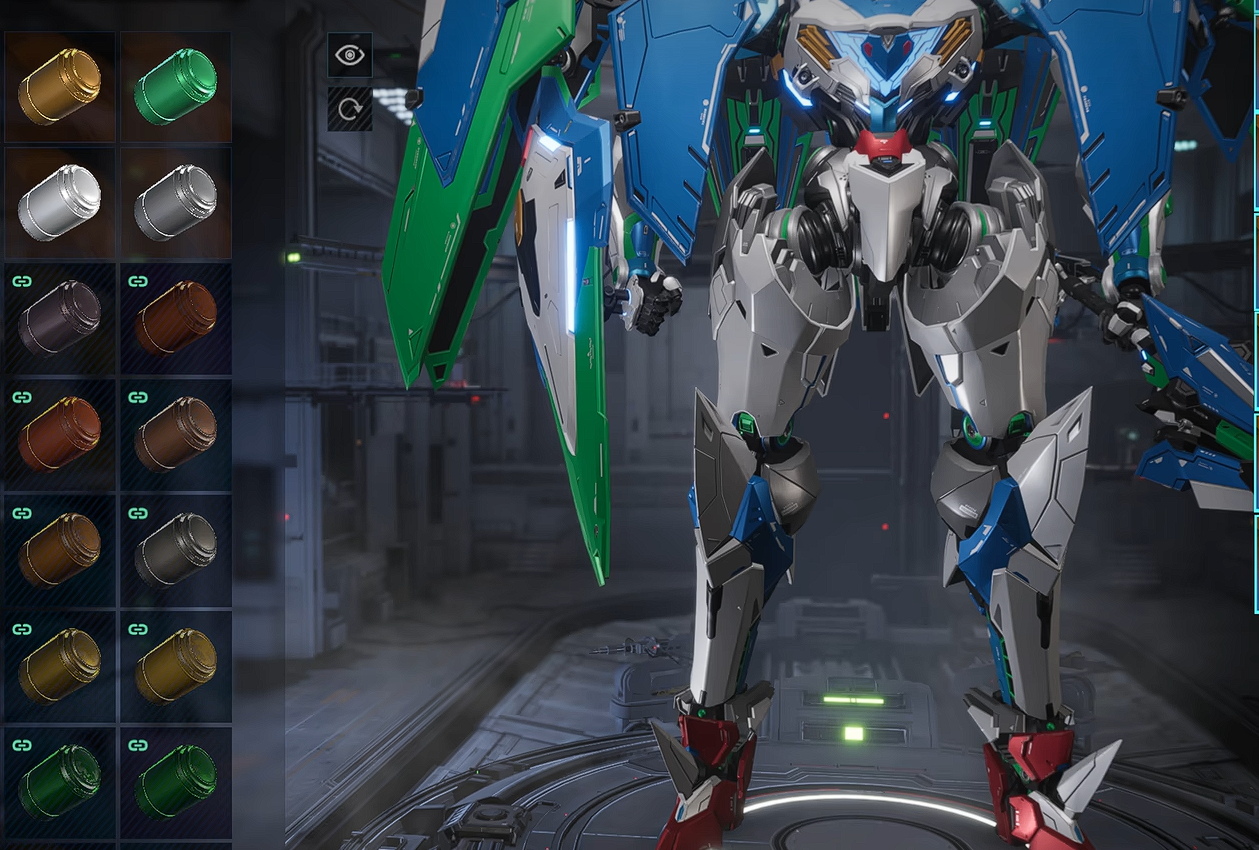Choose the bright green paint without link icon

(175, 86)
